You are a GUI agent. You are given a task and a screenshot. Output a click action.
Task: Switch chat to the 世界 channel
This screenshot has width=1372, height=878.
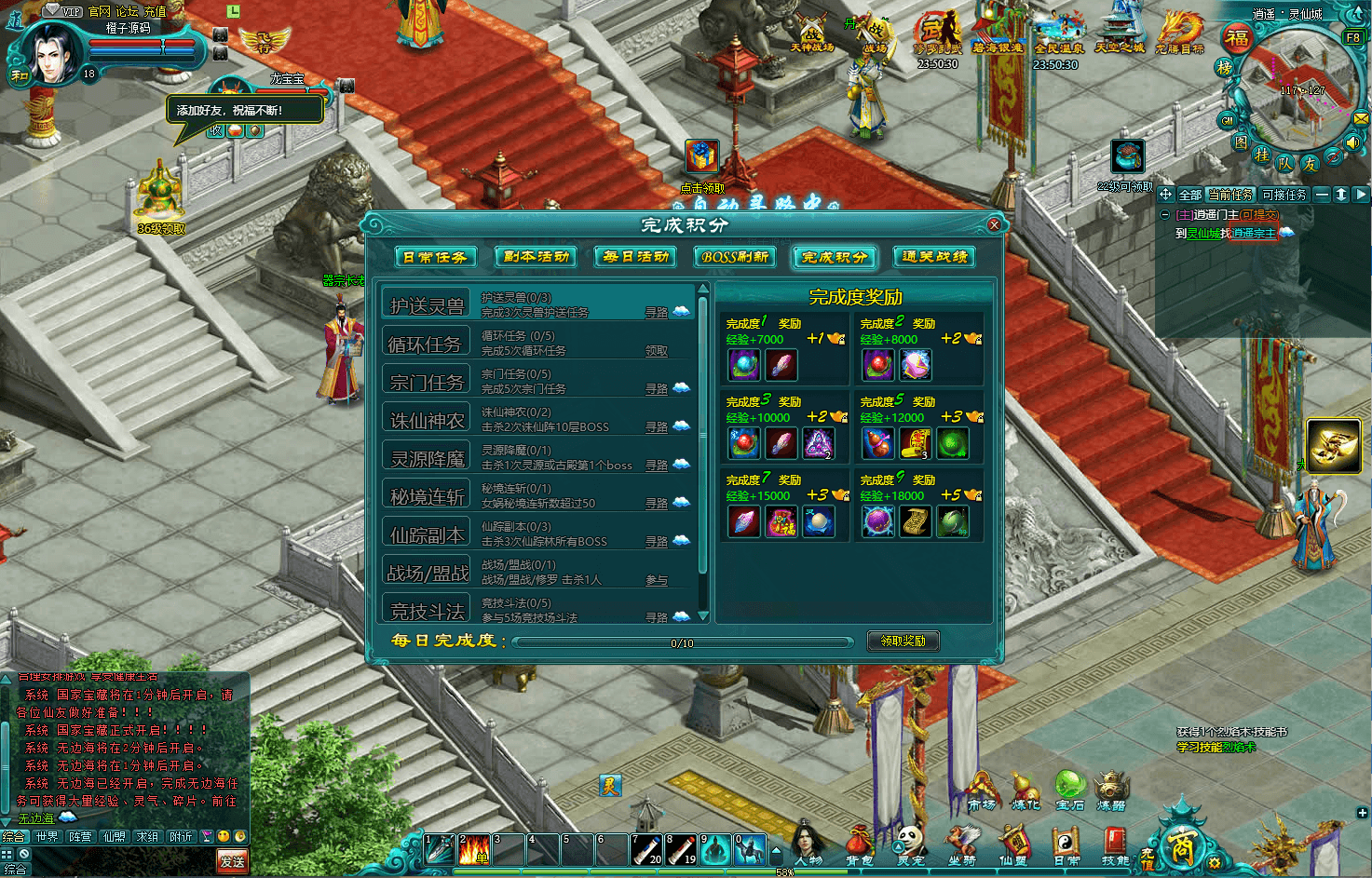point(48,837)
